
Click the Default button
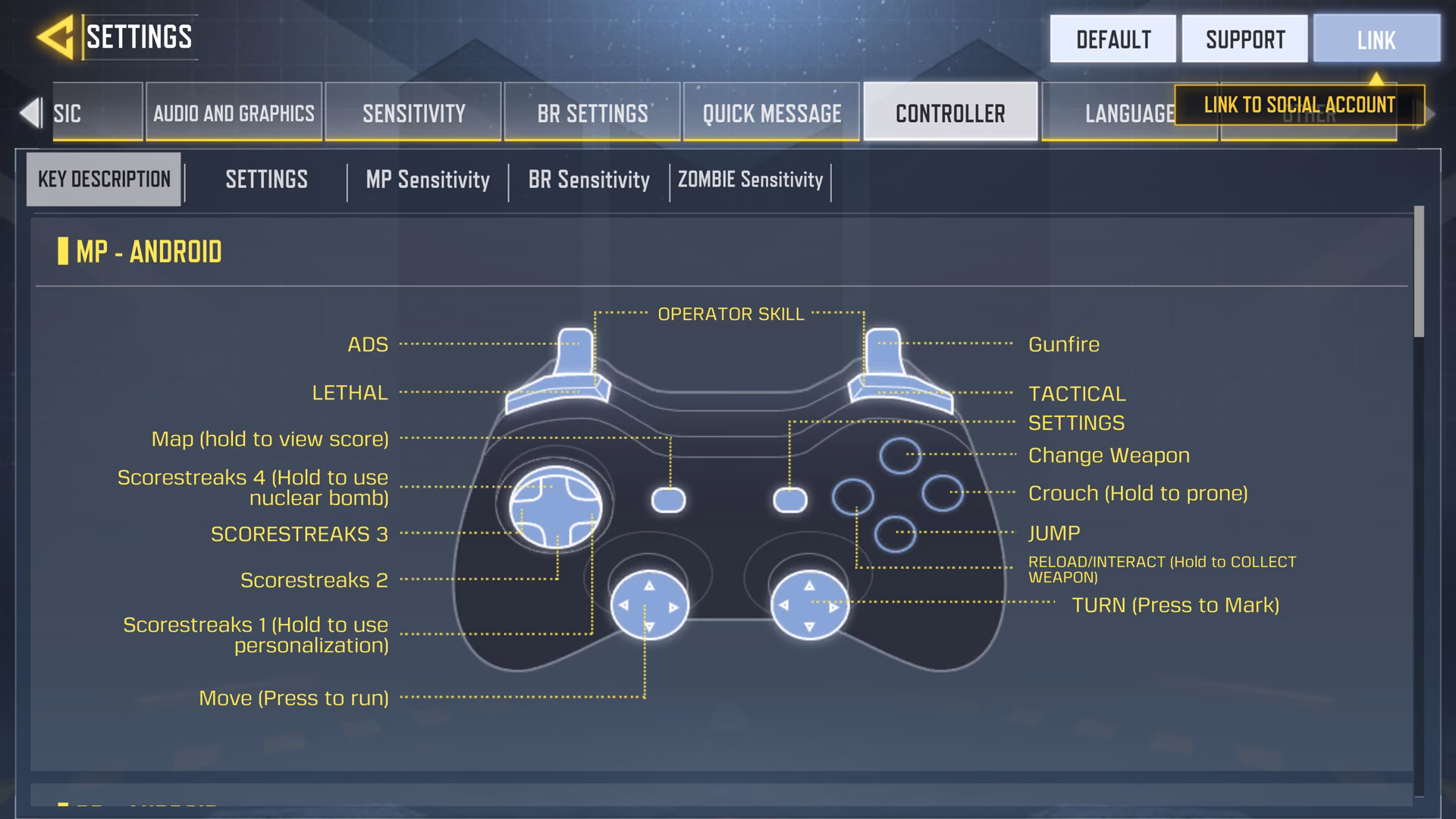point(1112,39)
